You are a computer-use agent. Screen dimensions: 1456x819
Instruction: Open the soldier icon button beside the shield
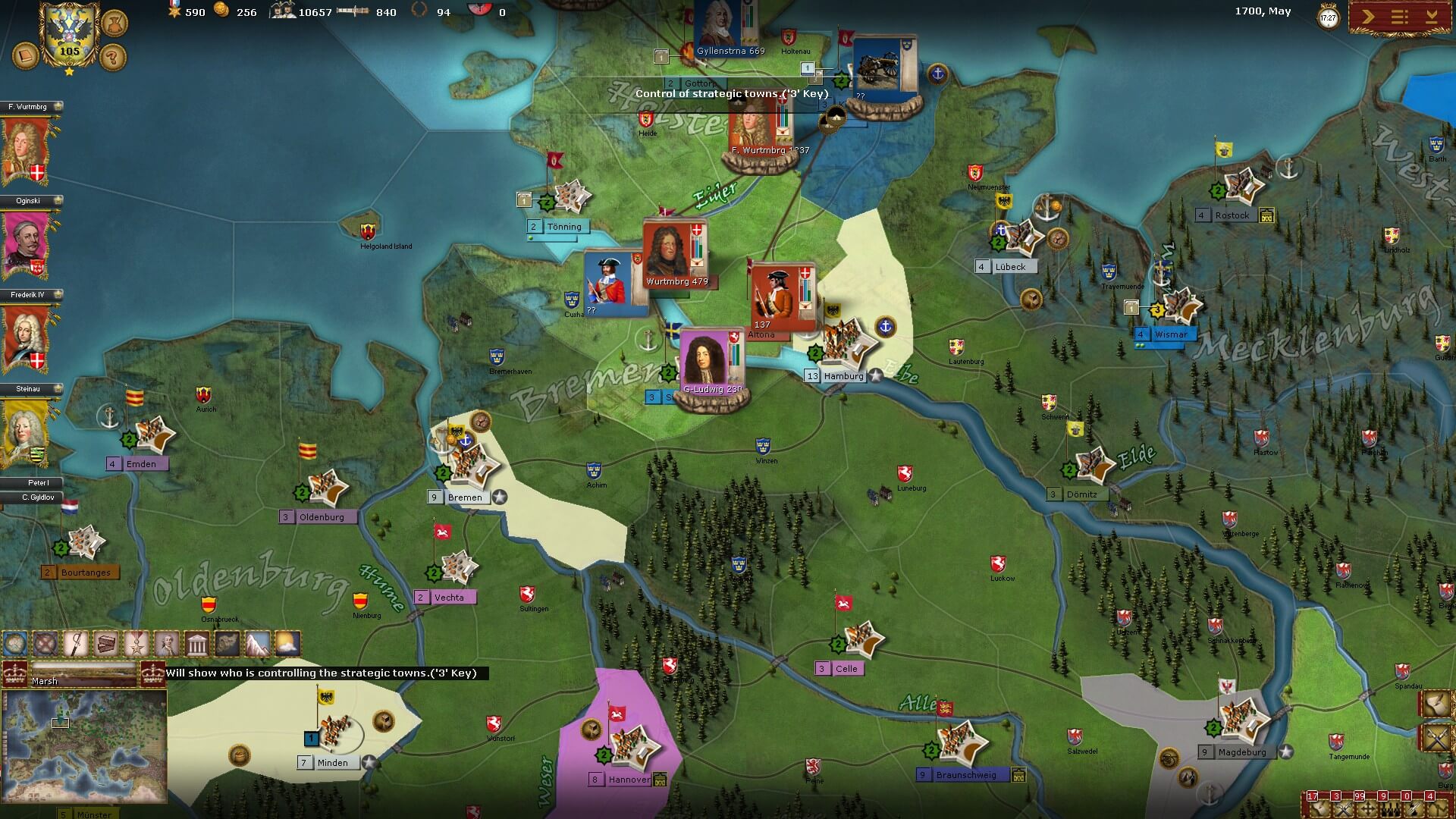pyautogui.click(x=114, y=23)
